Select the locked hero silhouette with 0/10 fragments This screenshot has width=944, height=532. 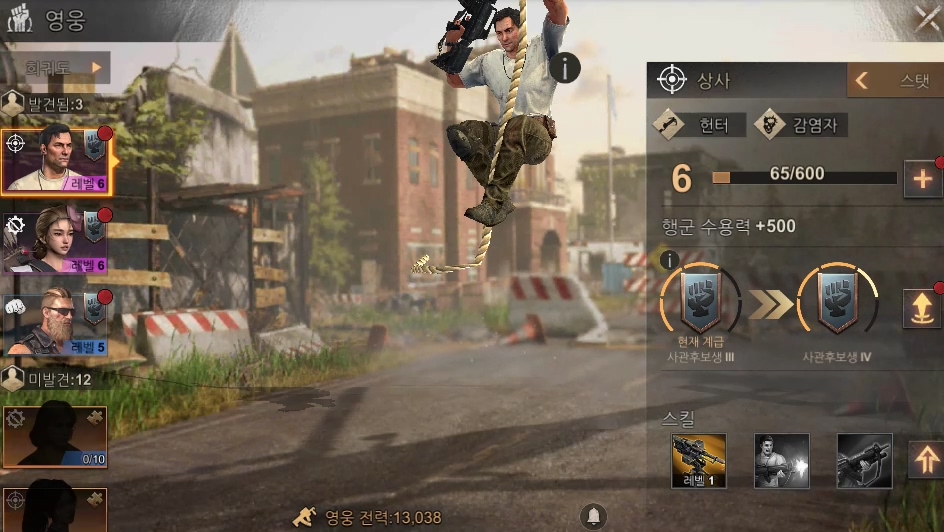coord(54,436)
